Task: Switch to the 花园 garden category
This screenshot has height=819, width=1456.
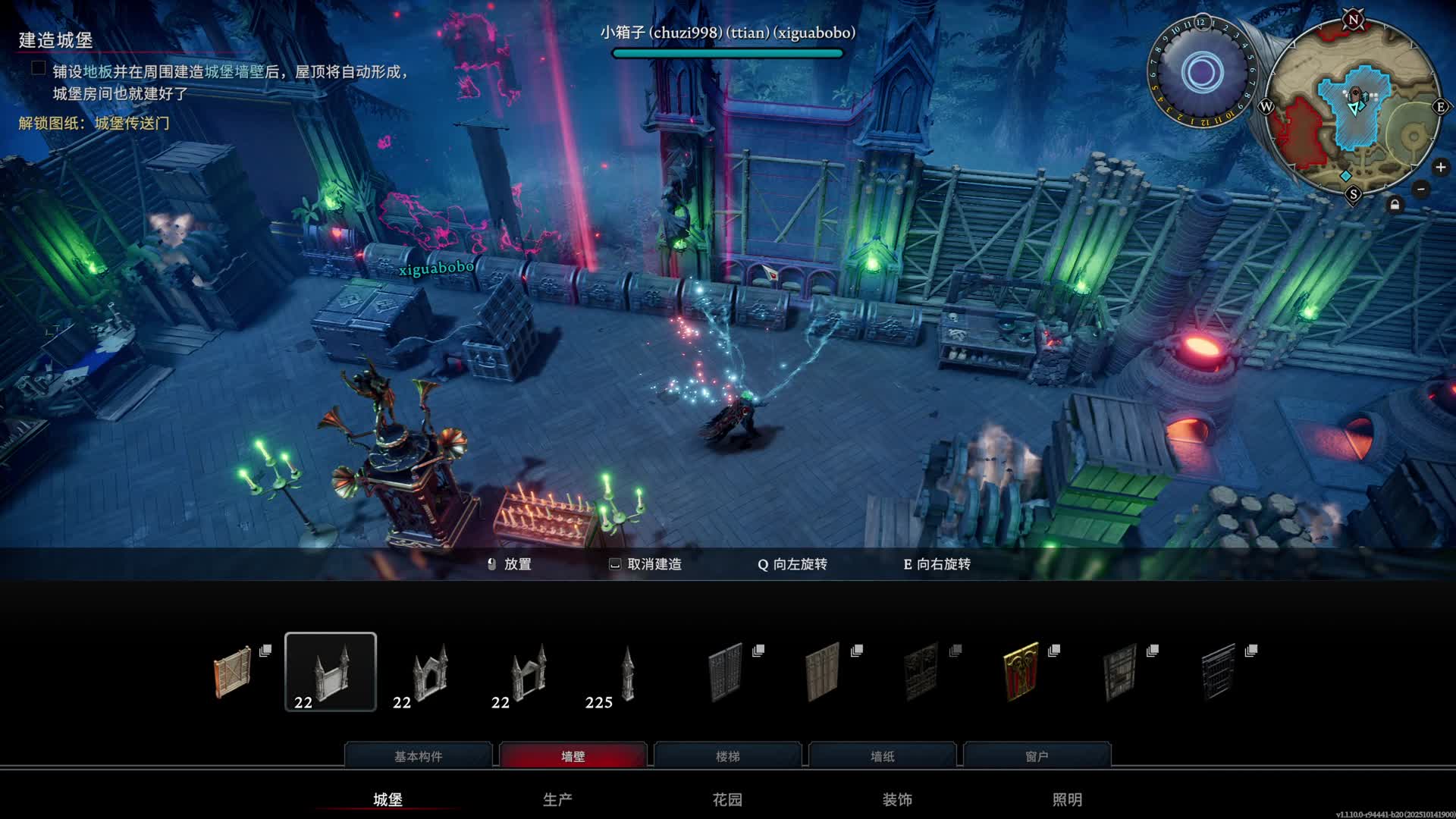Action: coord(727,799)
